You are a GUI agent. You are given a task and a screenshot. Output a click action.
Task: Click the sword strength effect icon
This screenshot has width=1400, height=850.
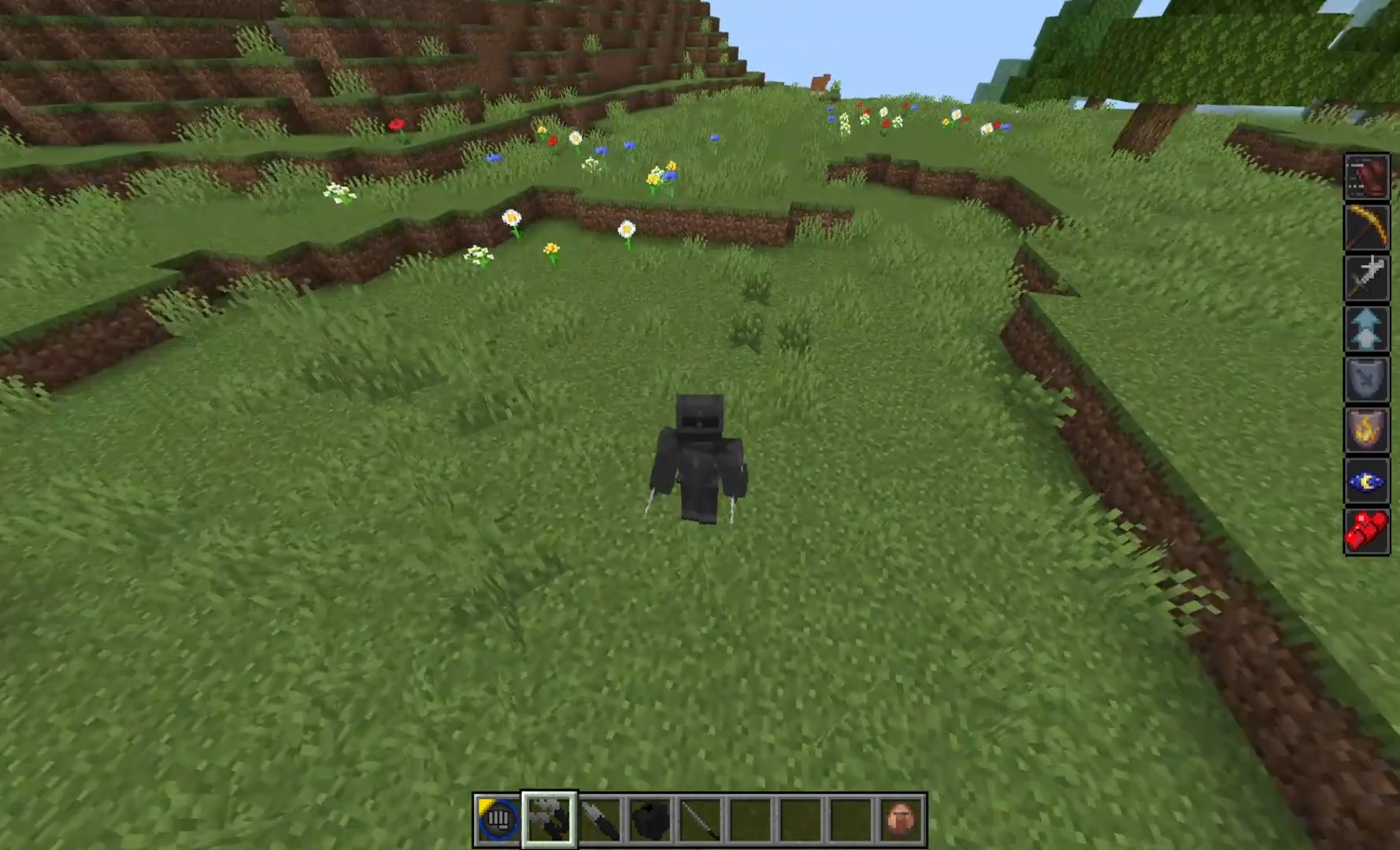[x=1366, y=278]
